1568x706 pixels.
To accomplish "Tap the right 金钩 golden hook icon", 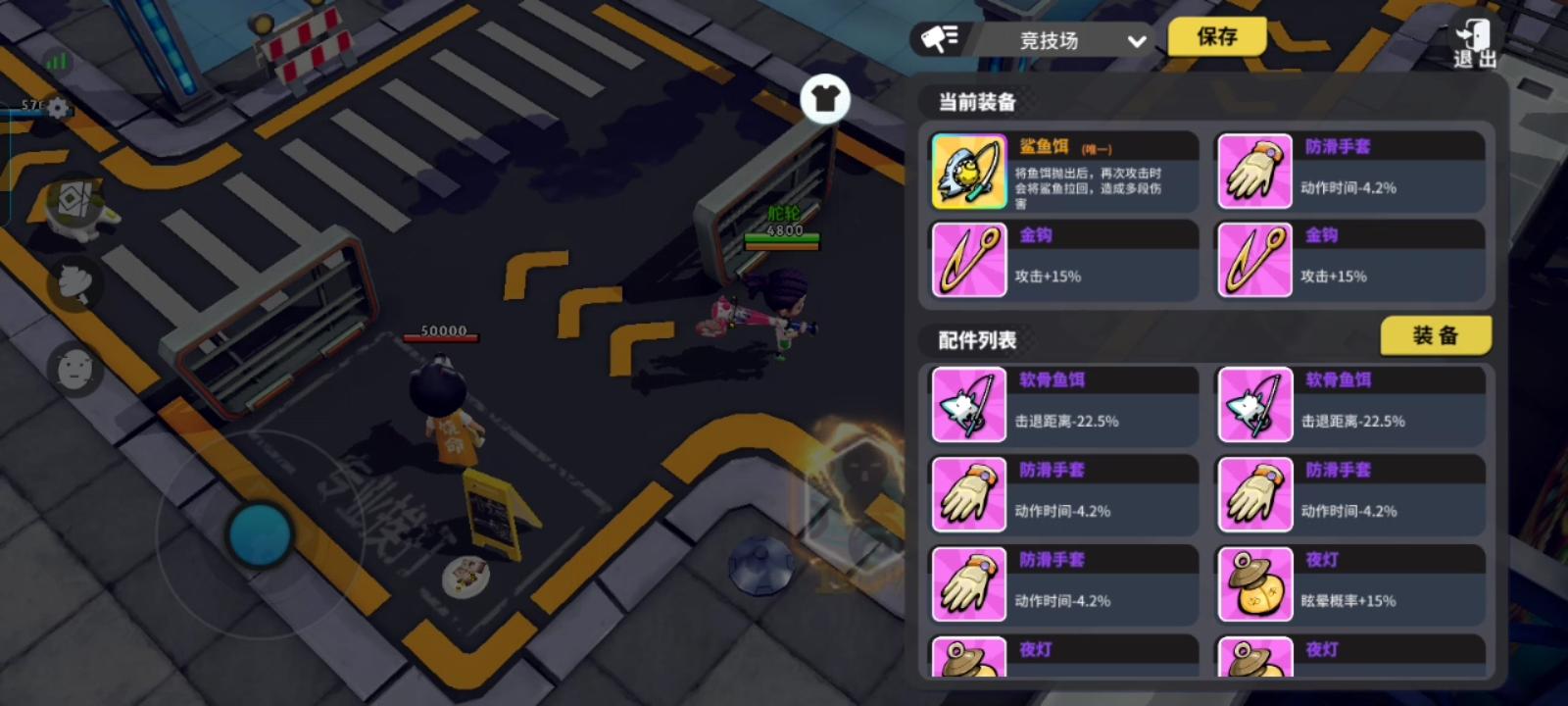I will point(1254,259).
